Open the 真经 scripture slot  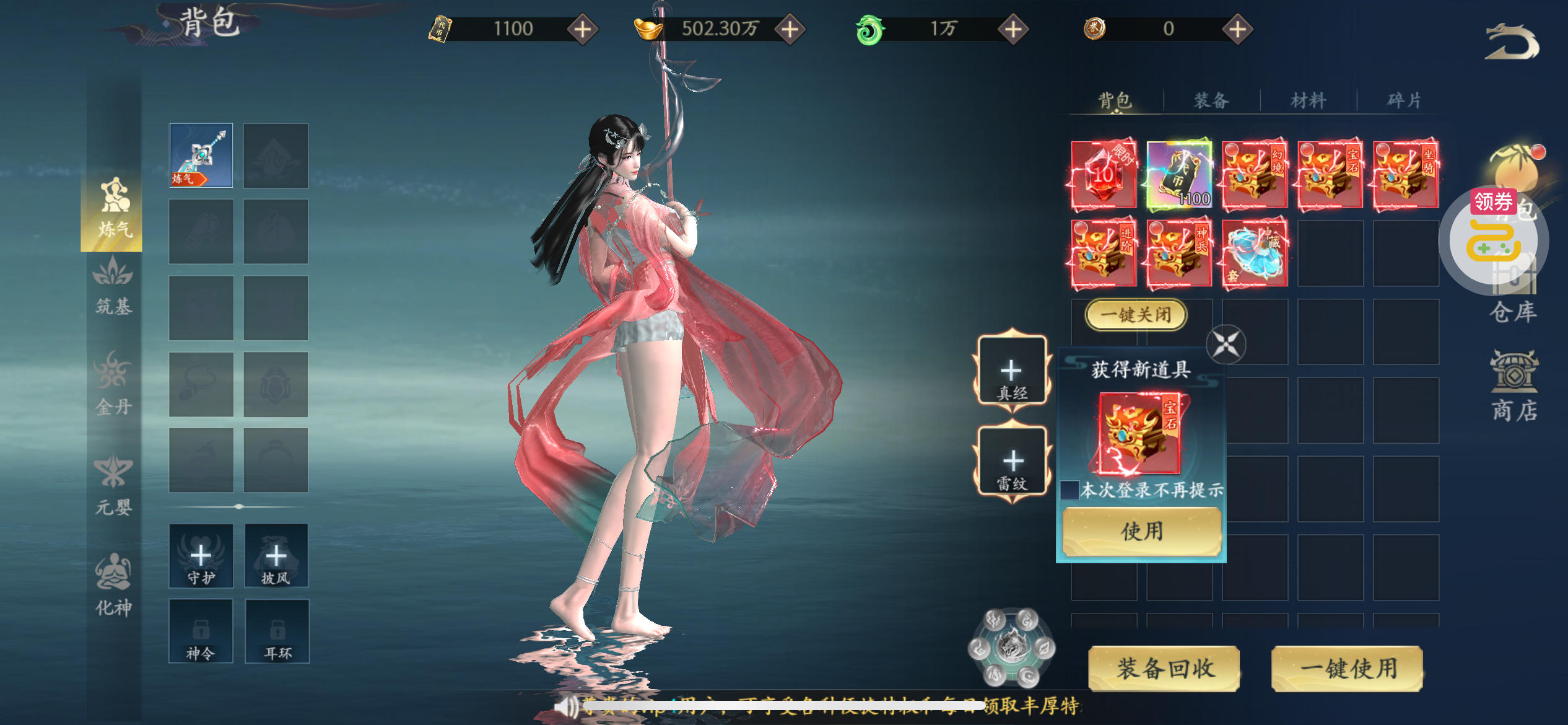(x=1012, y=371)
